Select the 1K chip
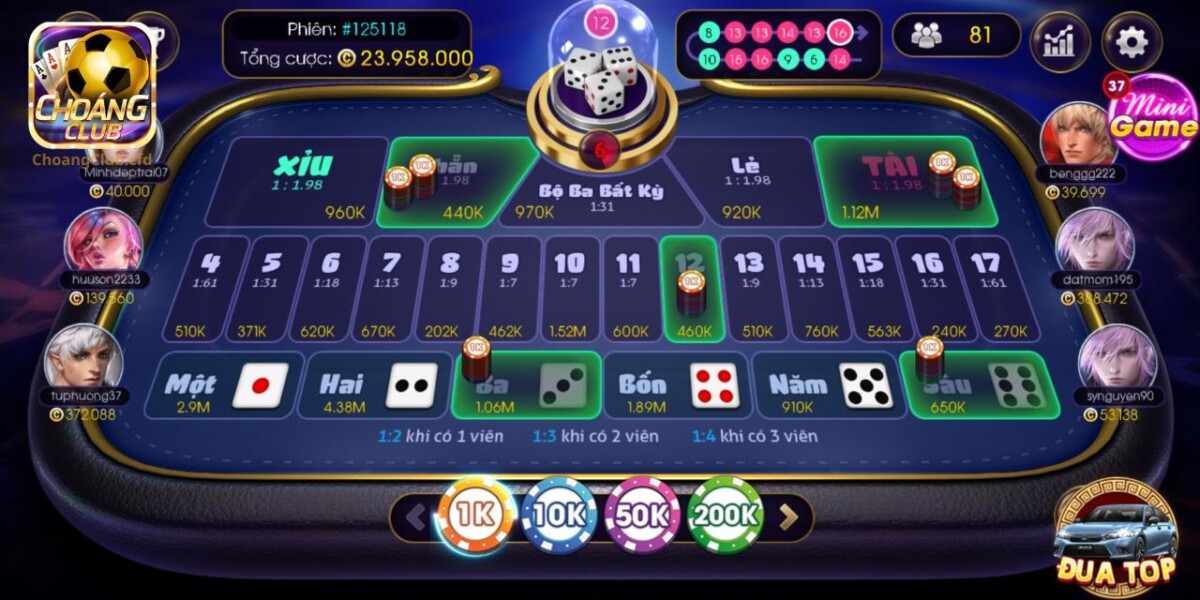Screen dimensions: 1200x600 [x=476, y=515]
